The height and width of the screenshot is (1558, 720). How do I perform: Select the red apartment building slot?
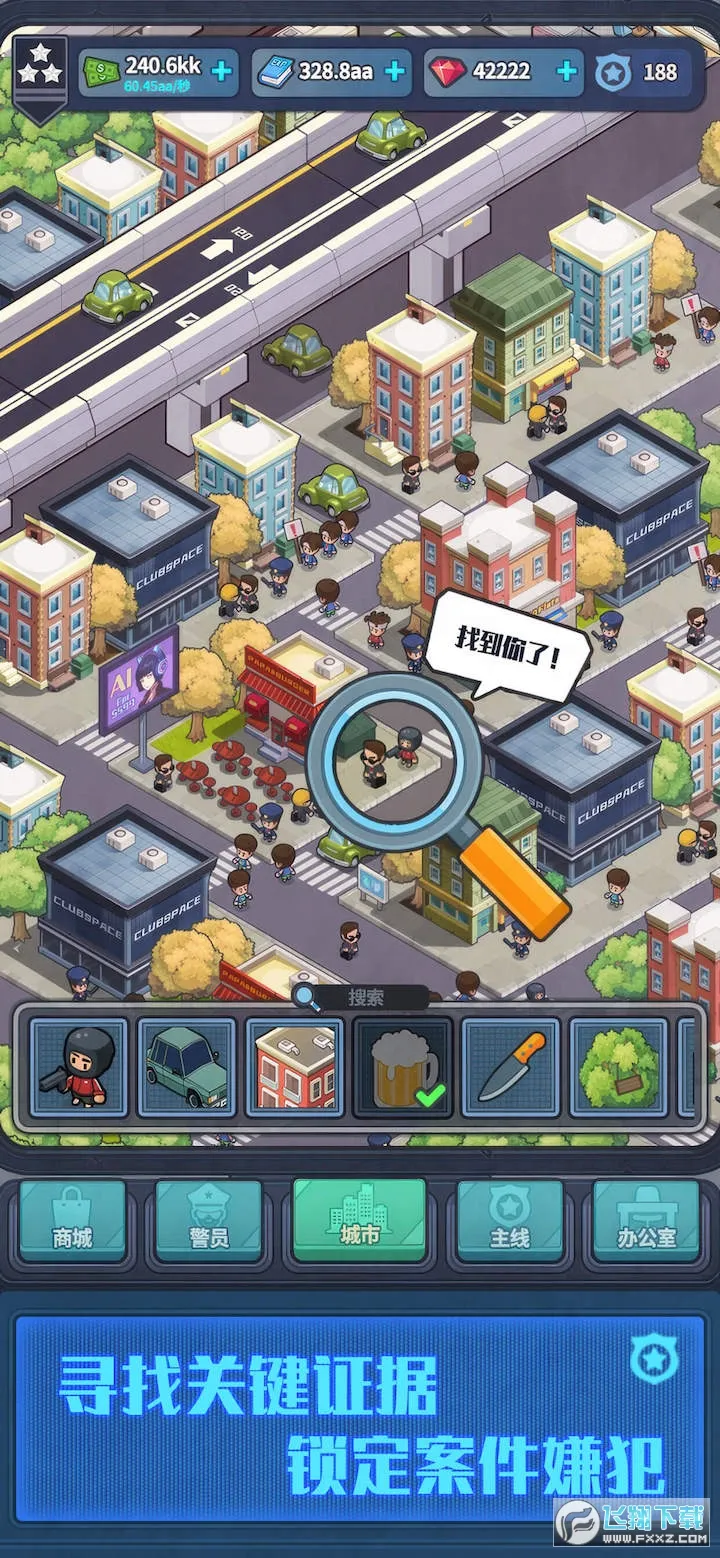(295, 1067)
